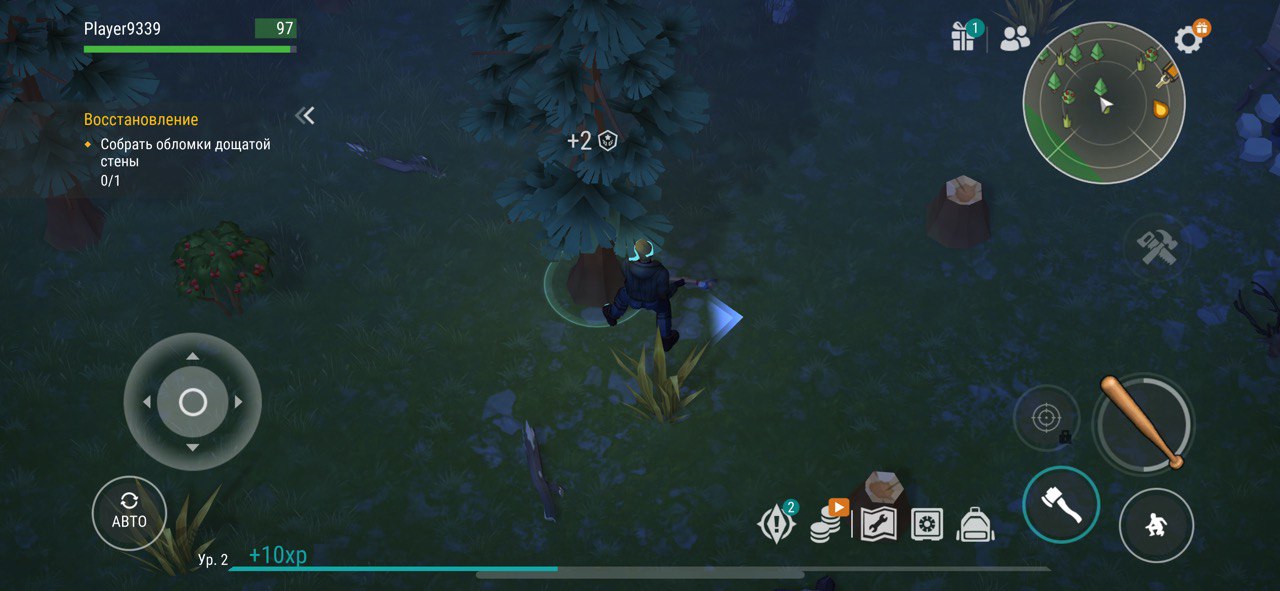Toggle the crouch sneak button

tap(1156, 525)
